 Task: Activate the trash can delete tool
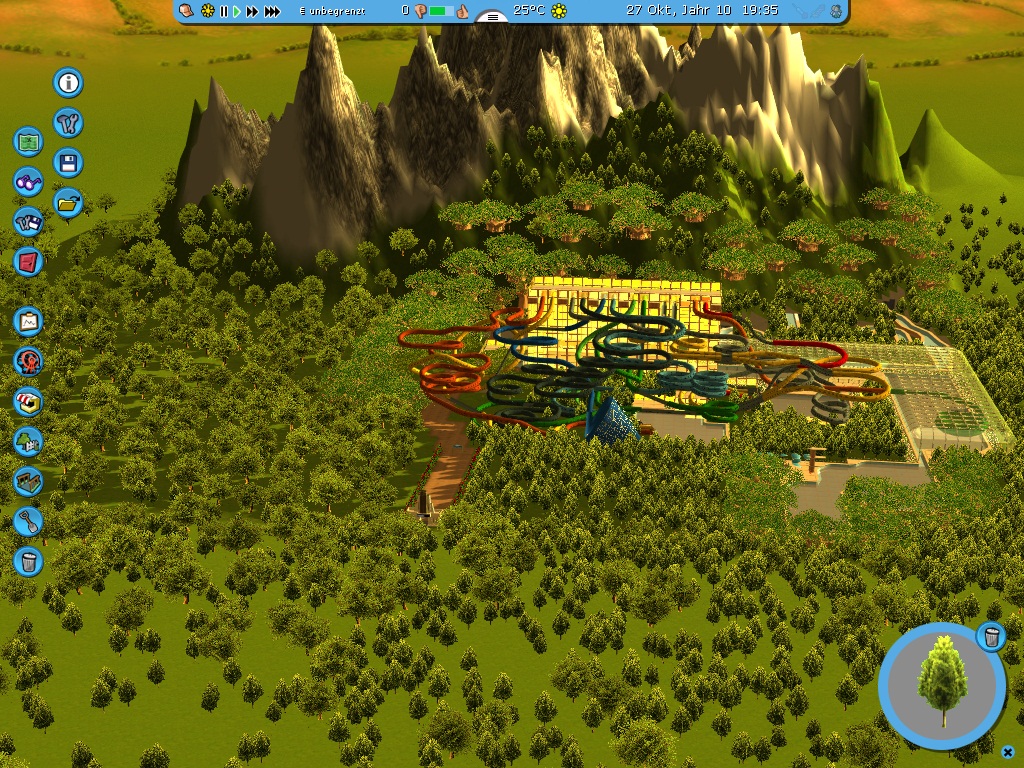click(29, 561)
